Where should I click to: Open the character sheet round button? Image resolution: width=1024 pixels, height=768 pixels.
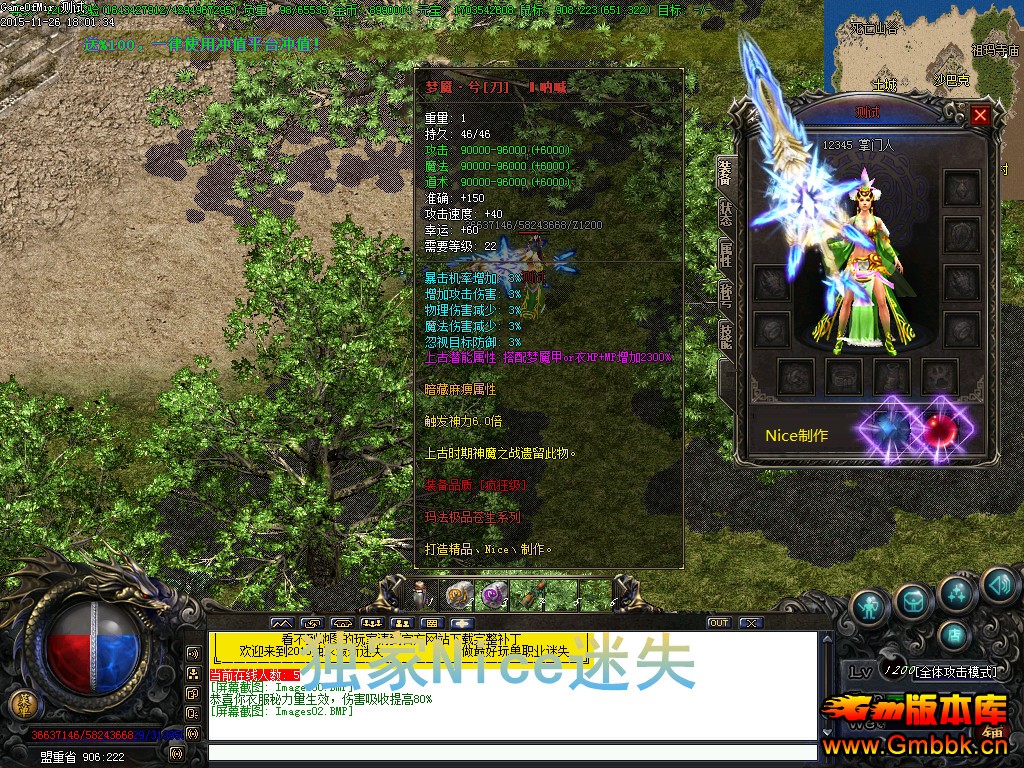(871, 606)
